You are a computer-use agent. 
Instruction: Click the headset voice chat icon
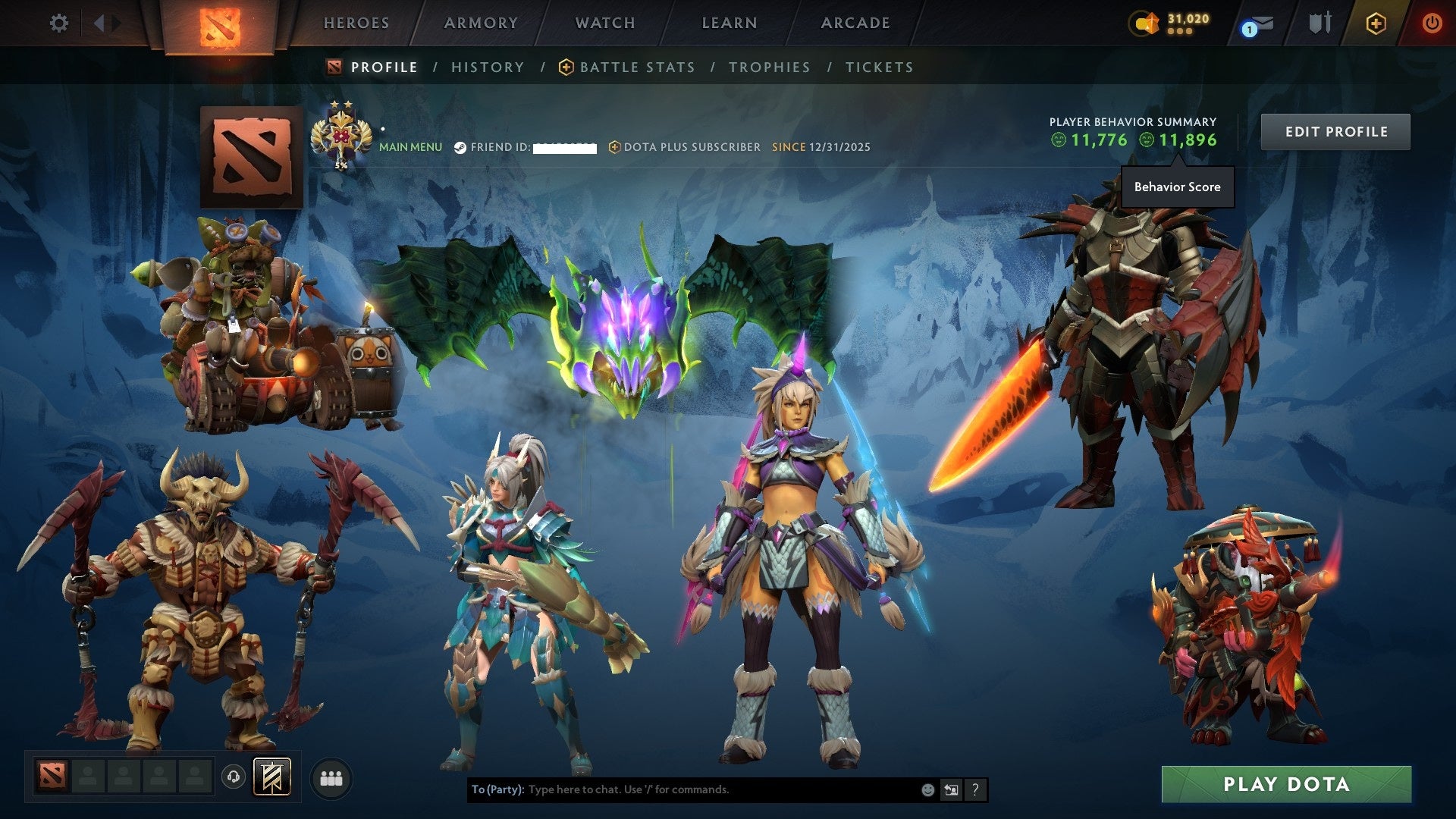[x=234, y=777]
